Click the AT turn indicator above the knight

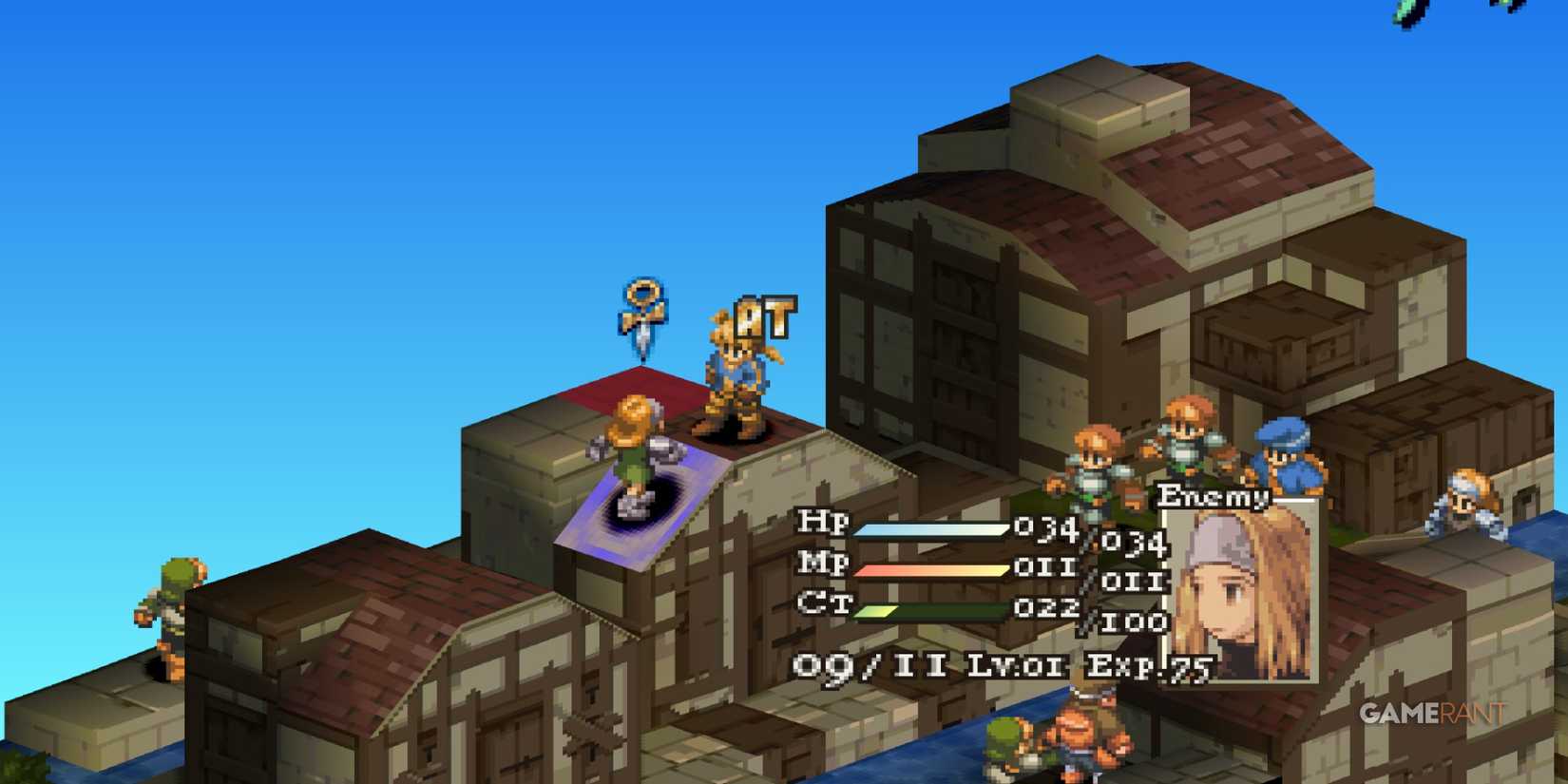[766, 315]
